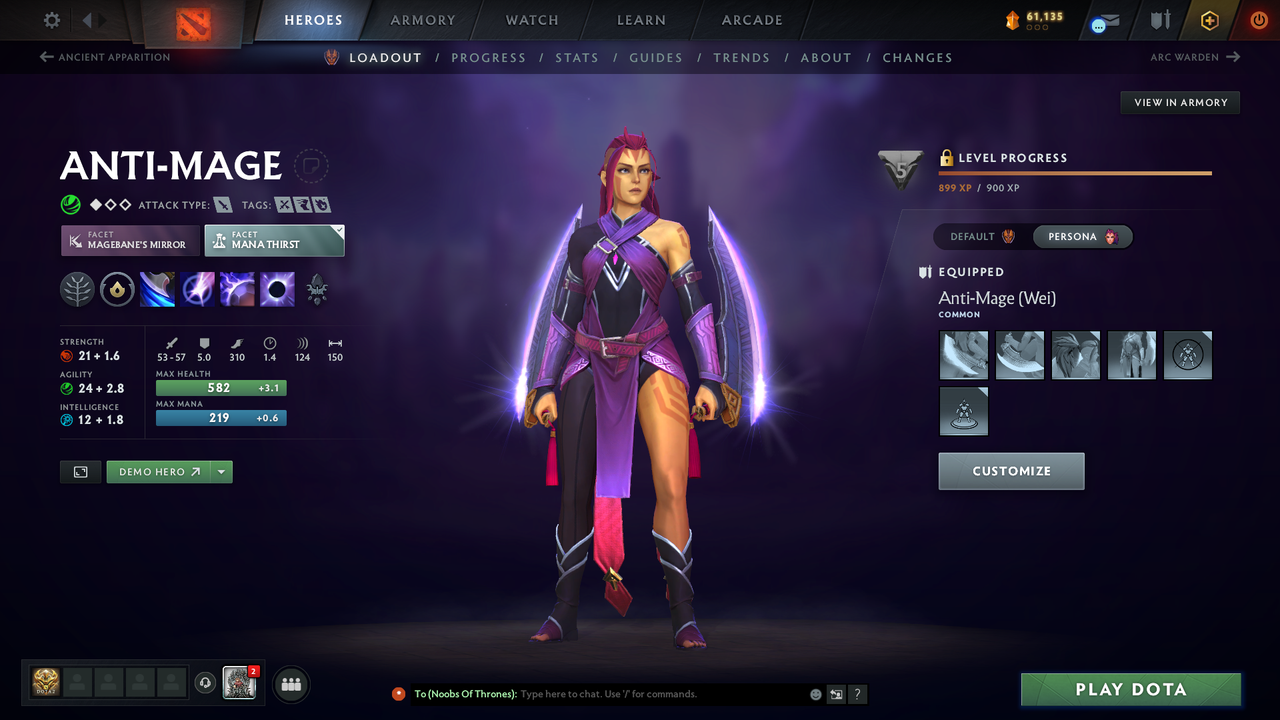Click the Counterspell ability icon
Screen dimensions: 1280x720
tap(237, 290)
